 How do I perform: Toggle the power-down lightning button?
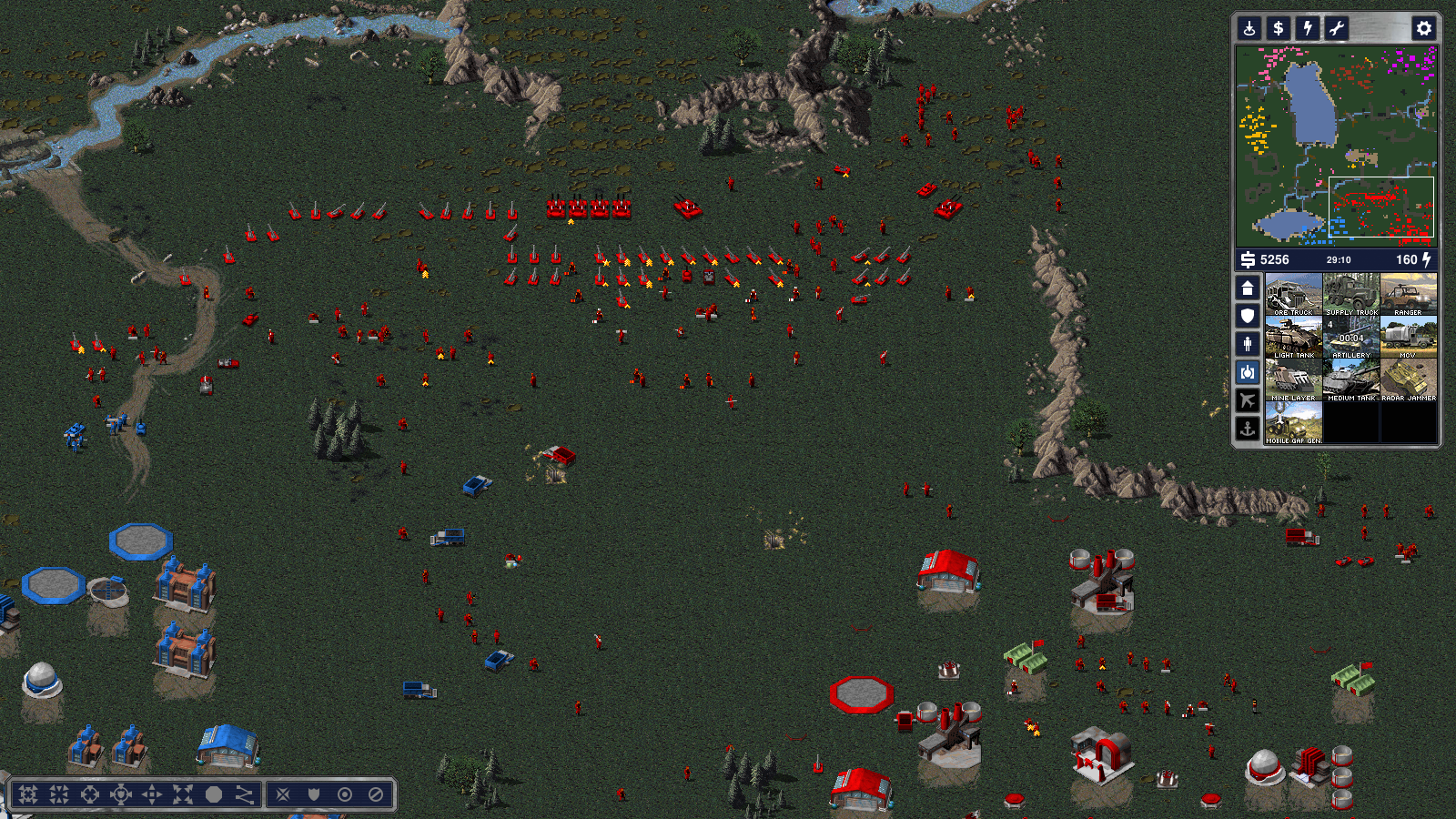1308,28
